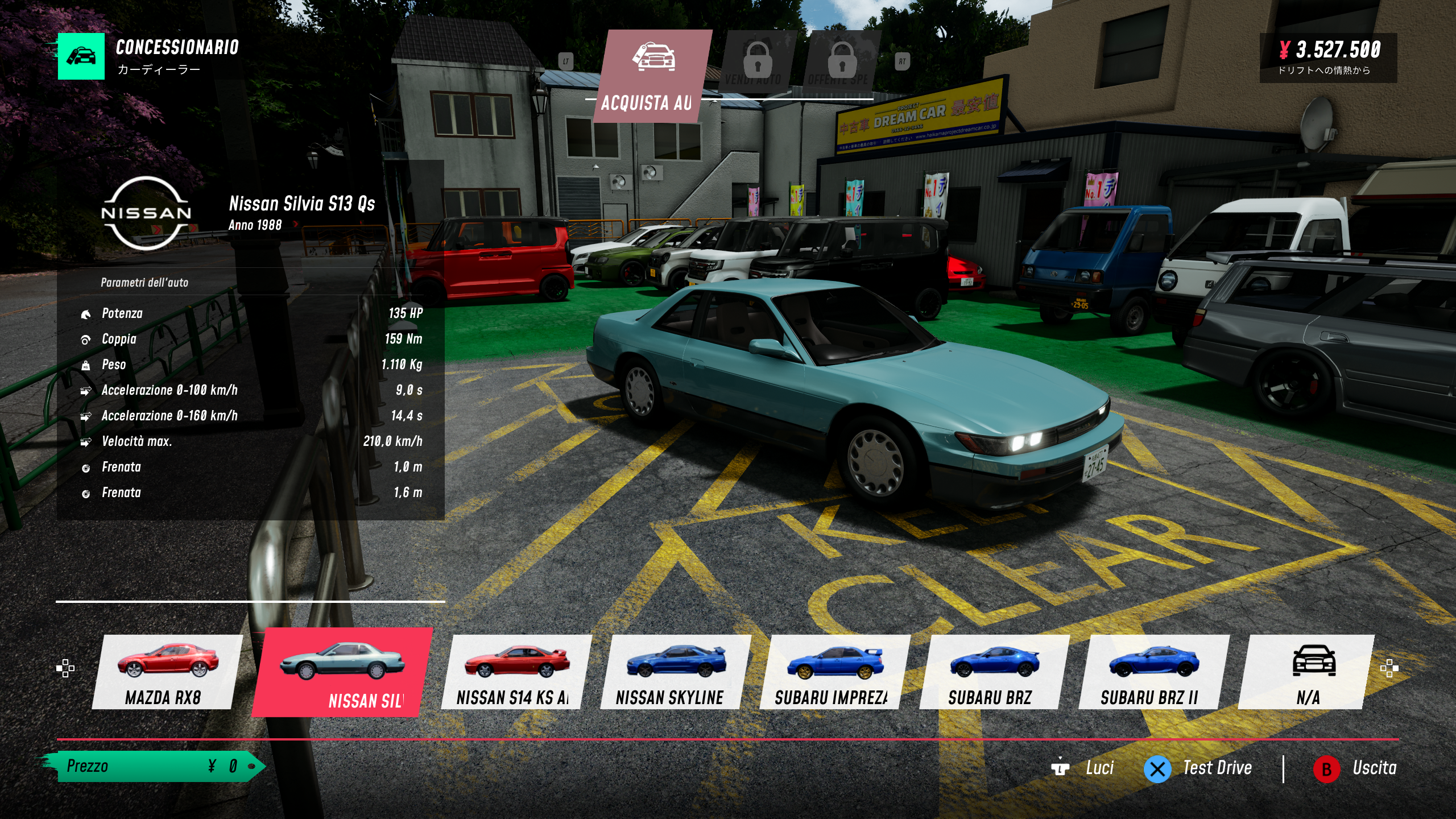Select the Subaru BRZ car tile

992,672
